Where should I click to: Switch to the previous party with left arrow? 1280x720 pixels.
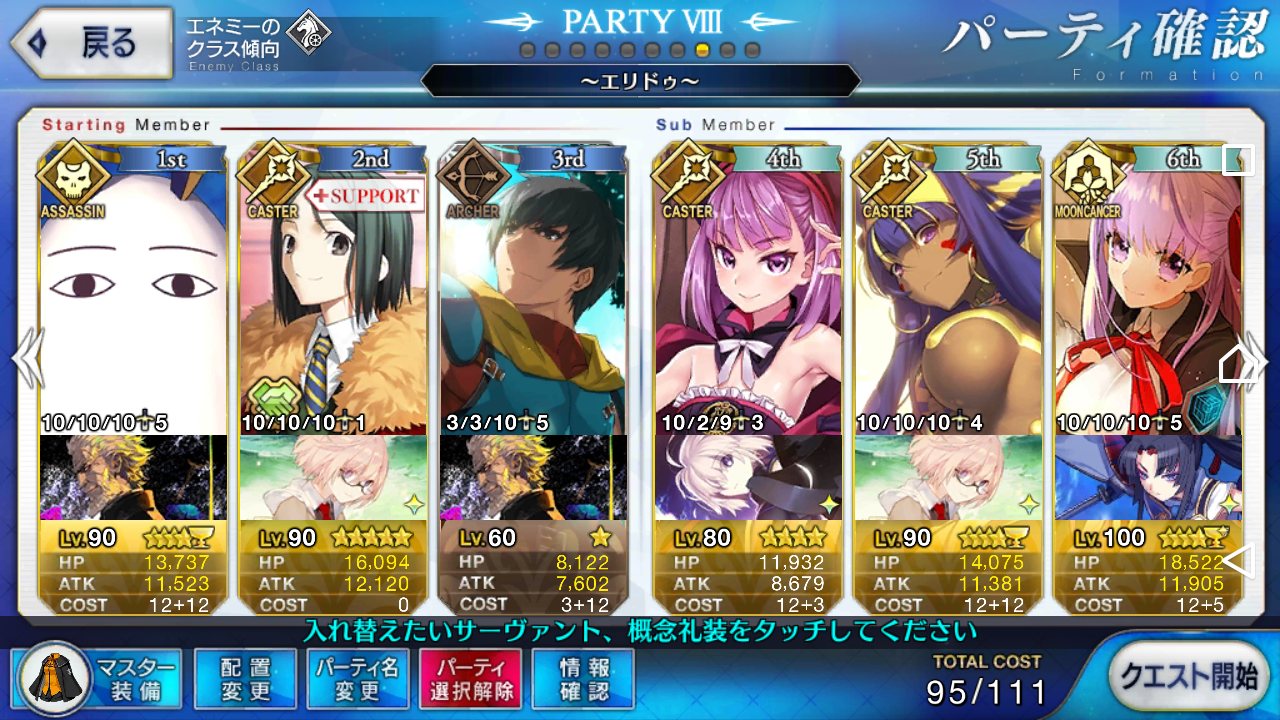coord(25,357)
